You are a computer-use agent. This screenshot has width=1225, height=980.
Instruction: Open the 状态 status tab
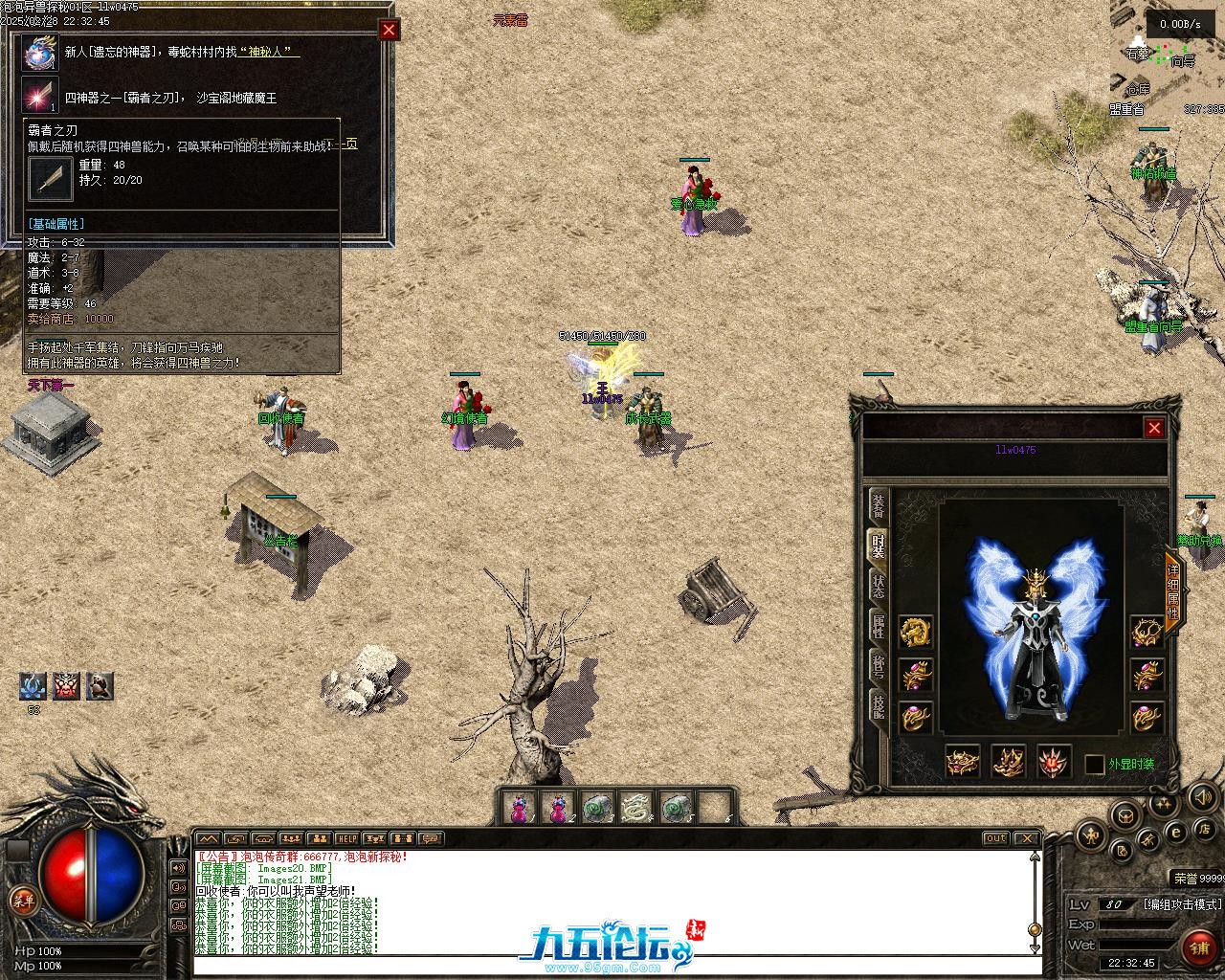pos(878,586)
